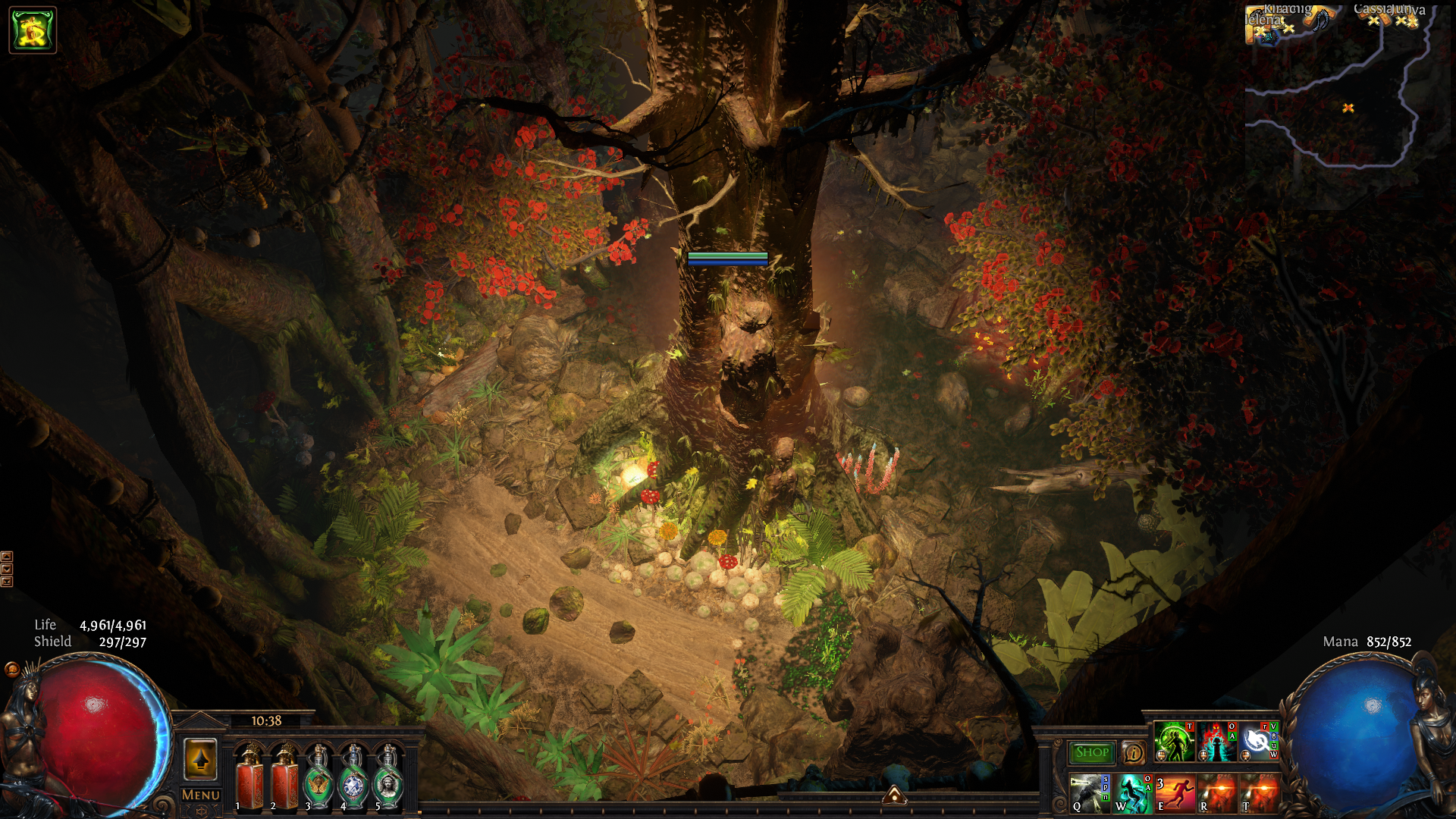Click the up-arrow expander on the bottom bar
Screen dimensions: 1456x819
click(x=895, y=795)
